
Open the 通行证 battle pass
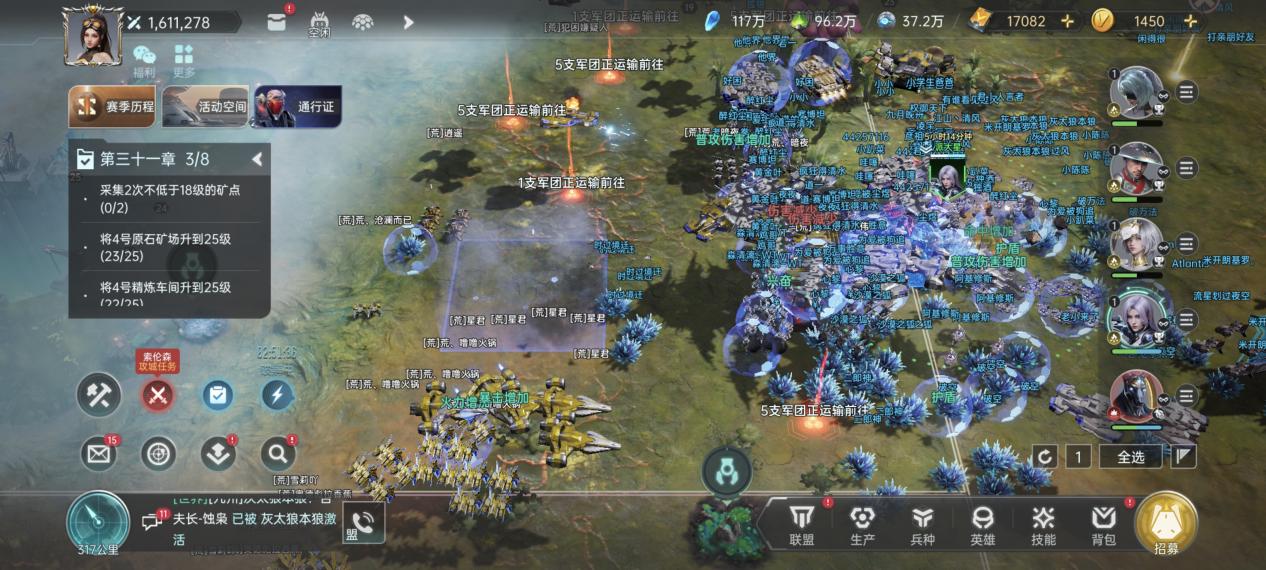(297, 107)
